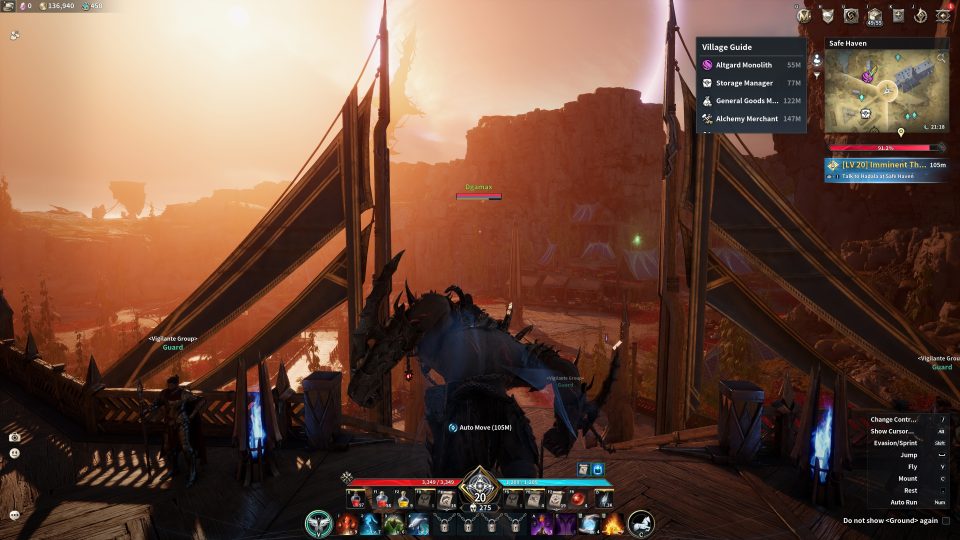960x540 pixels.
Task: Use the red health potion slot
Action: point(356,499)
